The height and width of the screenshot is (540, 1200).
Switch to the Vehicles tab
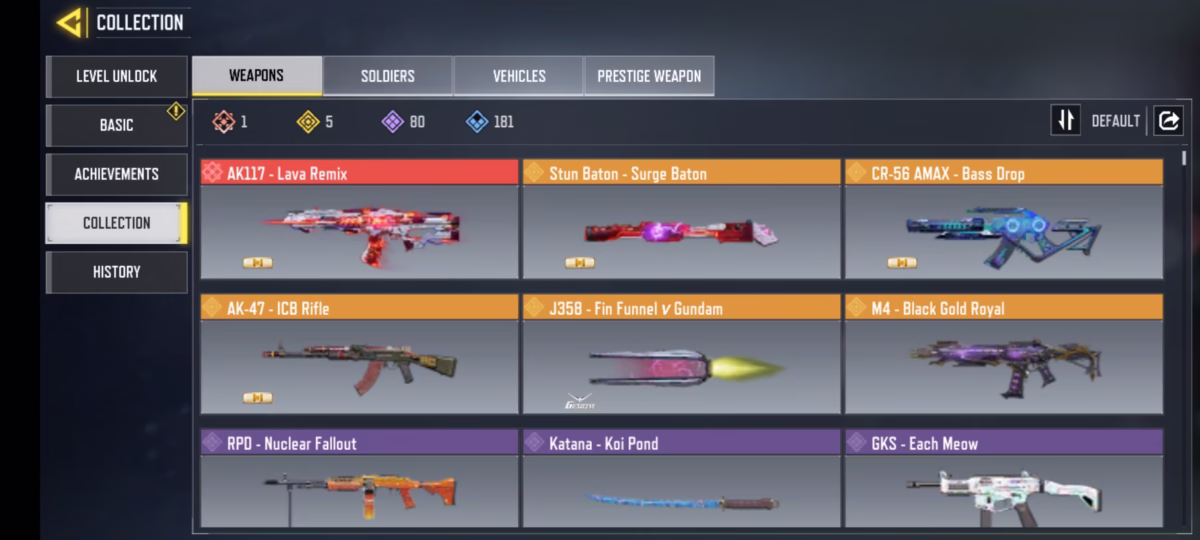pyautogui.click(x=518, y=76)
